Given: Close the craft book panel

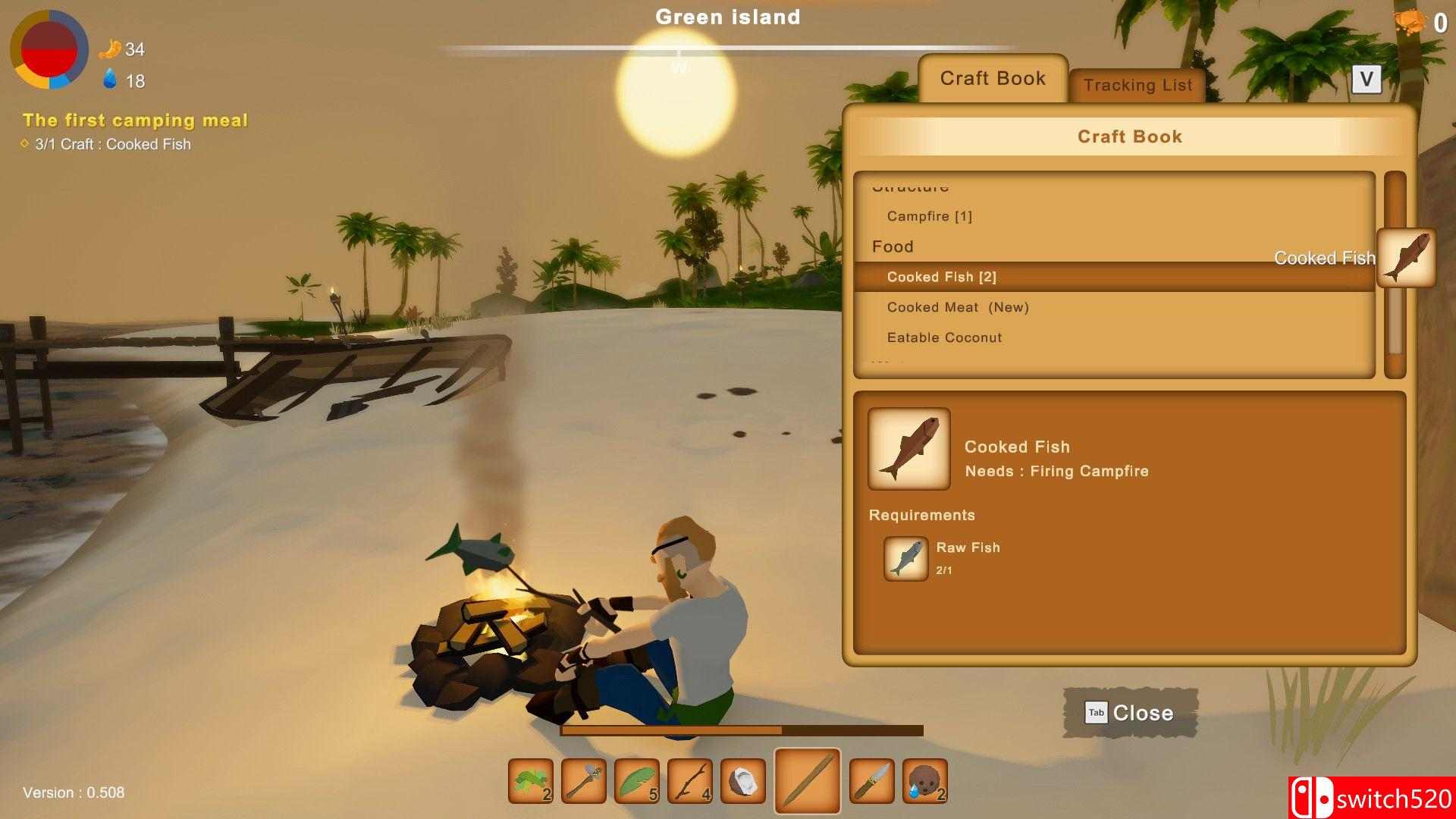Looking at the screenshot, I should (1130, 713).
